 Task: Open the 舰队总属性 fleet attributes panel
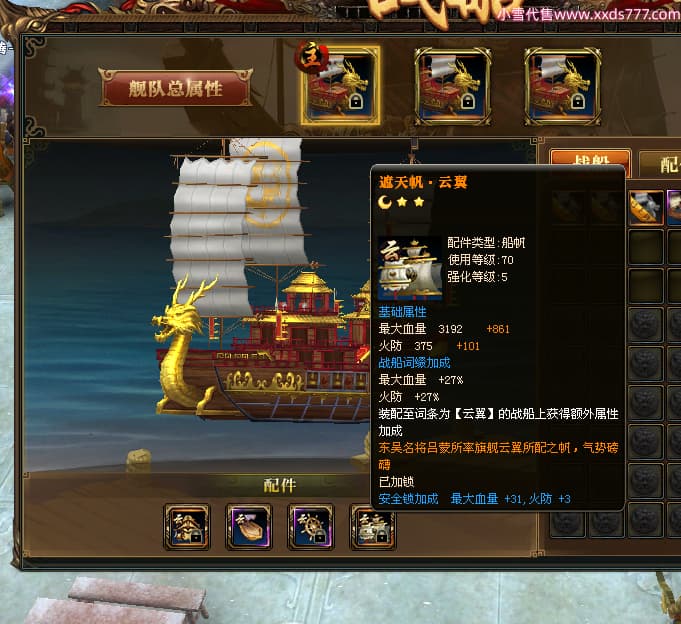[x=175, y=88]
